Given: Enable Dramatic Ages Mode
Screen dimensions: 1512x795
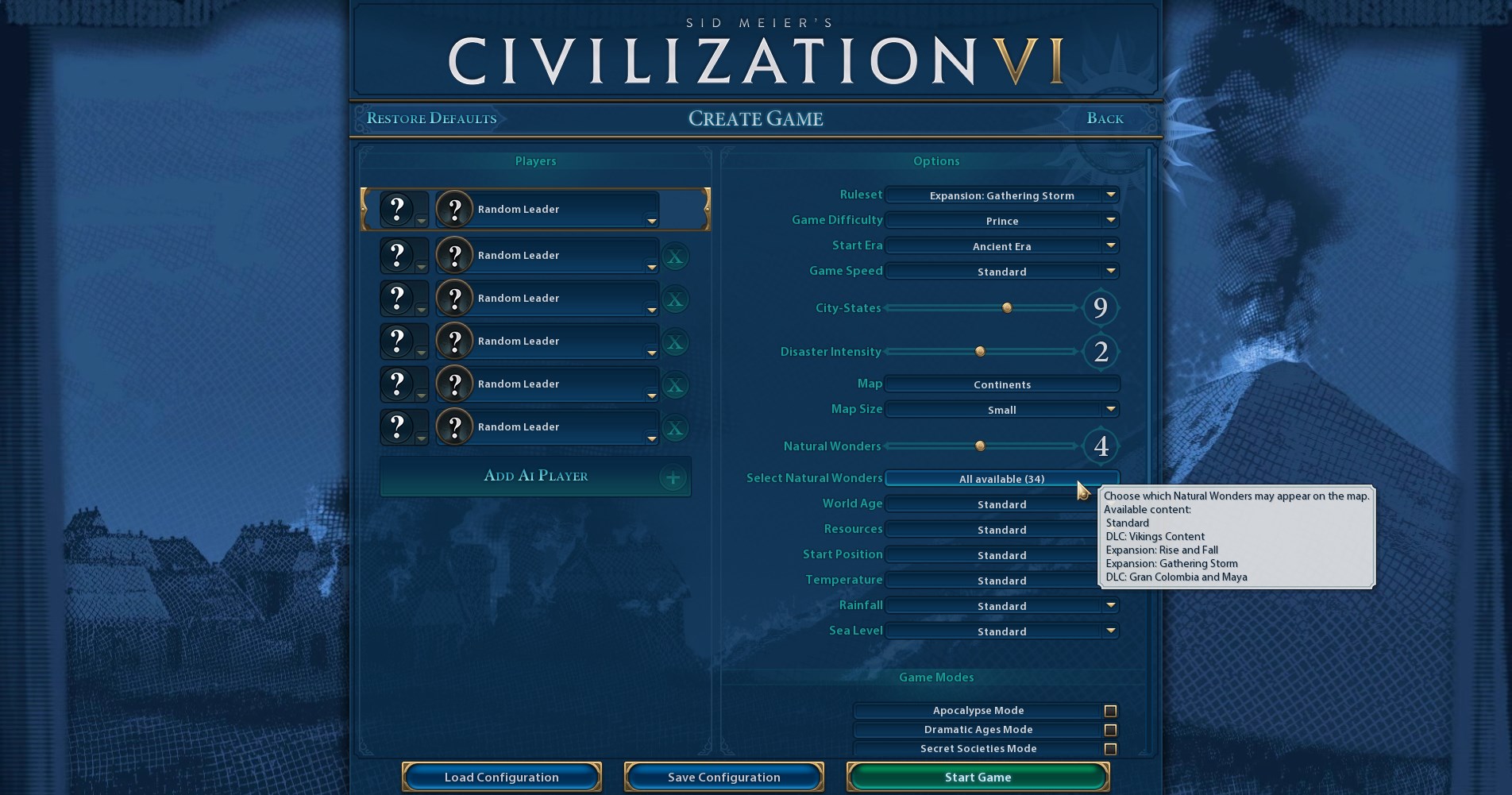Looking at the screenshot, I should click(x=1109, y=729).
